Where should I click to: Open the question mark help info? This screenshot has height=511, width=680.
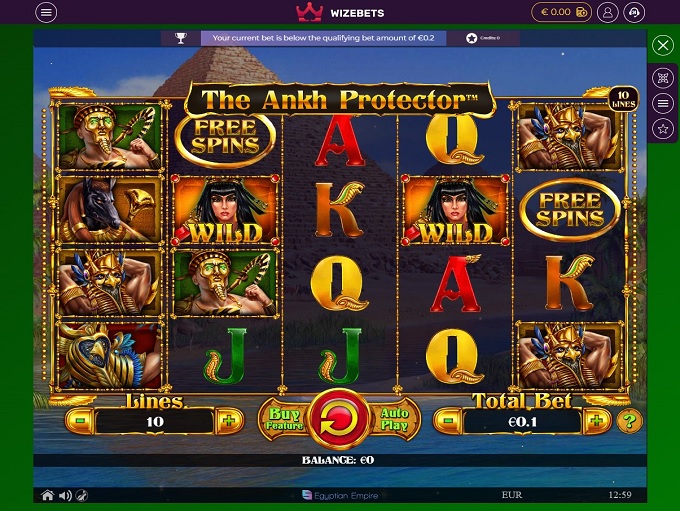point(628,420)
